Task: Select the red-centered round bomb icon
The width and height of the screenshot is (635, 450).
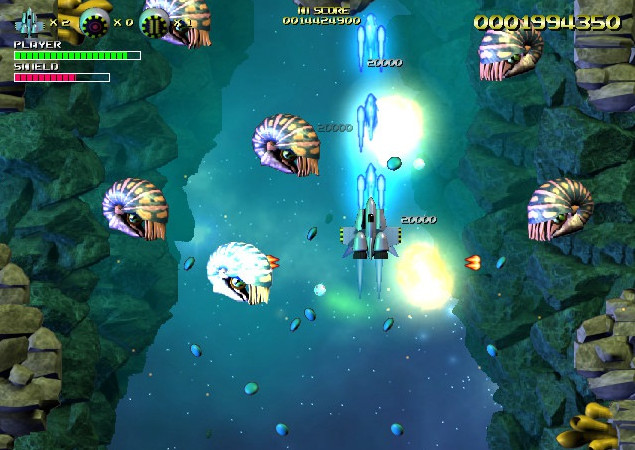Action: [x=93, y=21]
